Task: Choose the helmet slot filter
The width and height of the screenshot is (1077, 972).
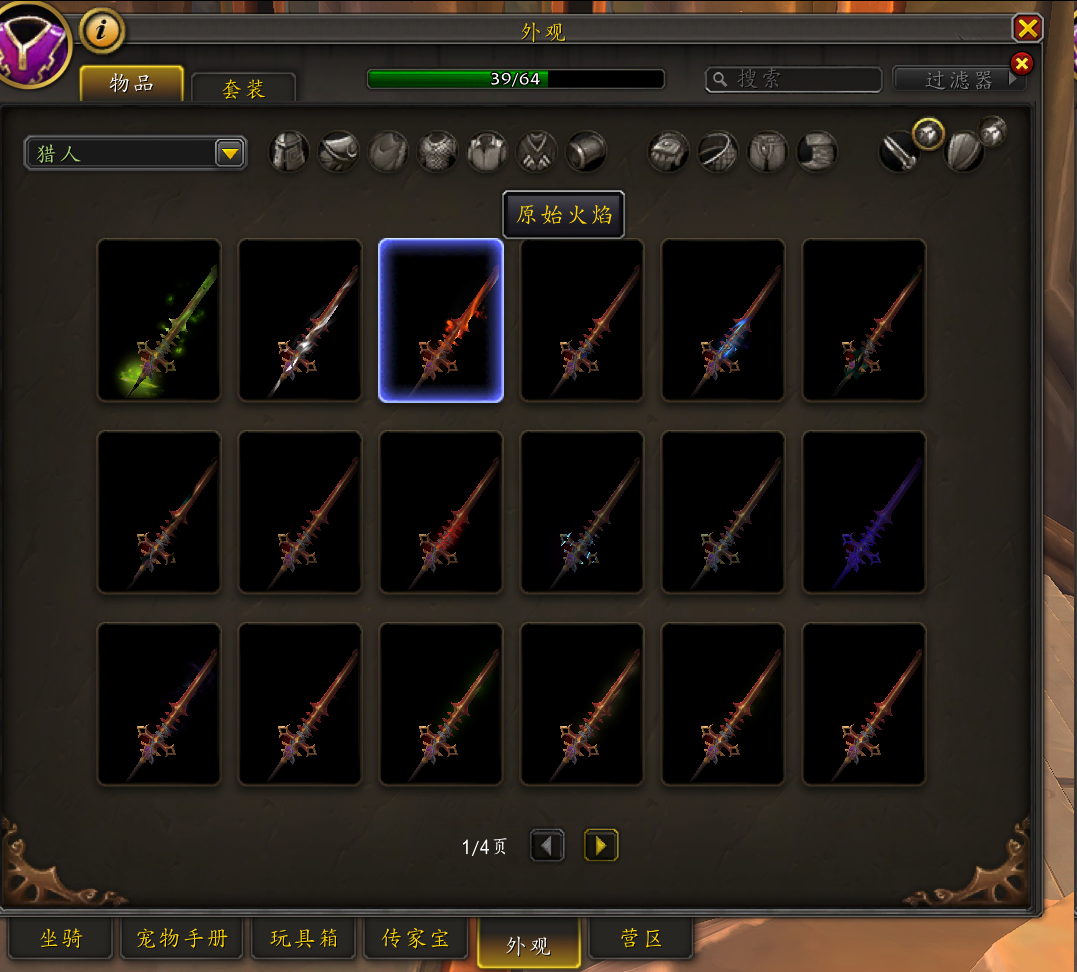Action: [x=289, y=152]
